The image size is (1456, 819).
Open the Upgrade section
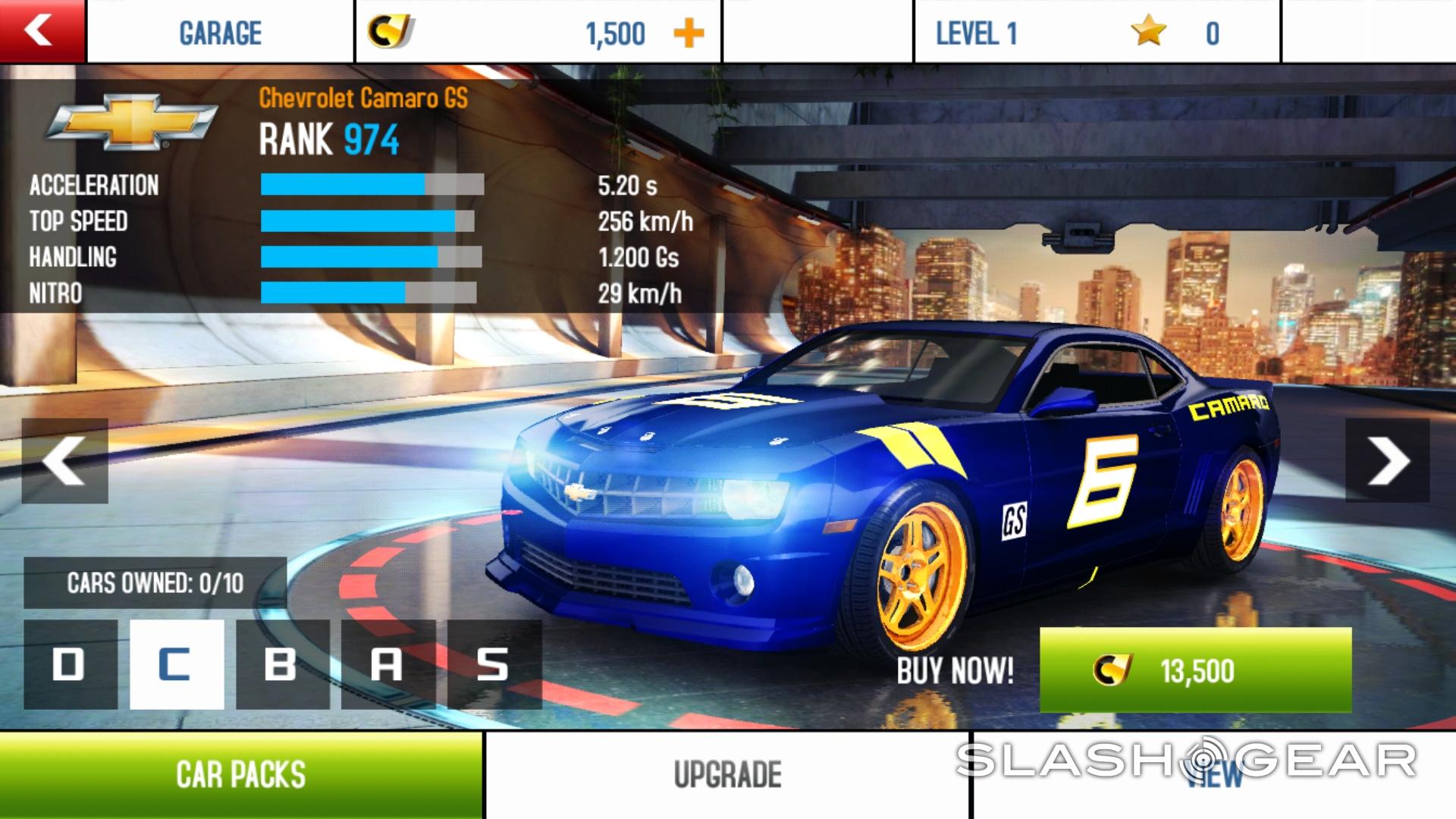pyautogui.click(x=727, y=775)
